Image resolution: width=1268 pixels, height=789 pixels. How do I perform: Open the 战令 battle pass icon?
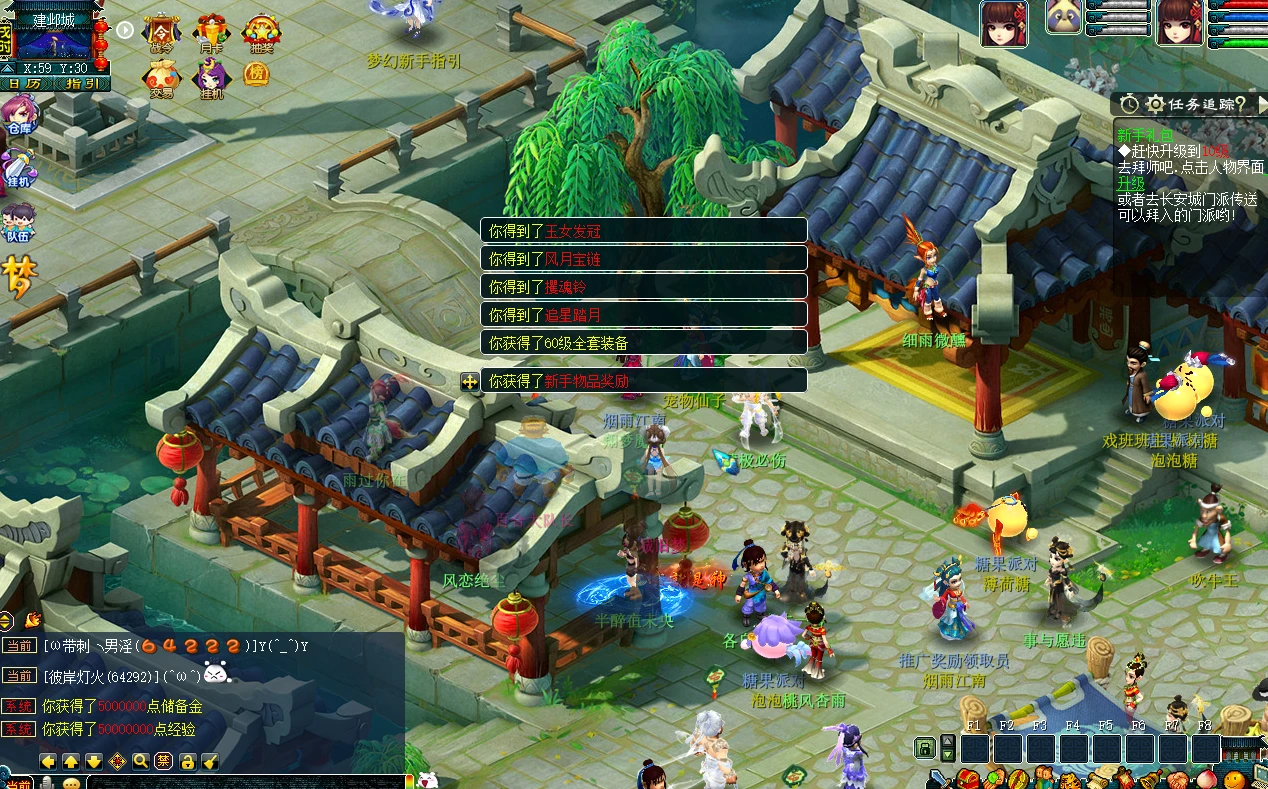click(161, 33)
